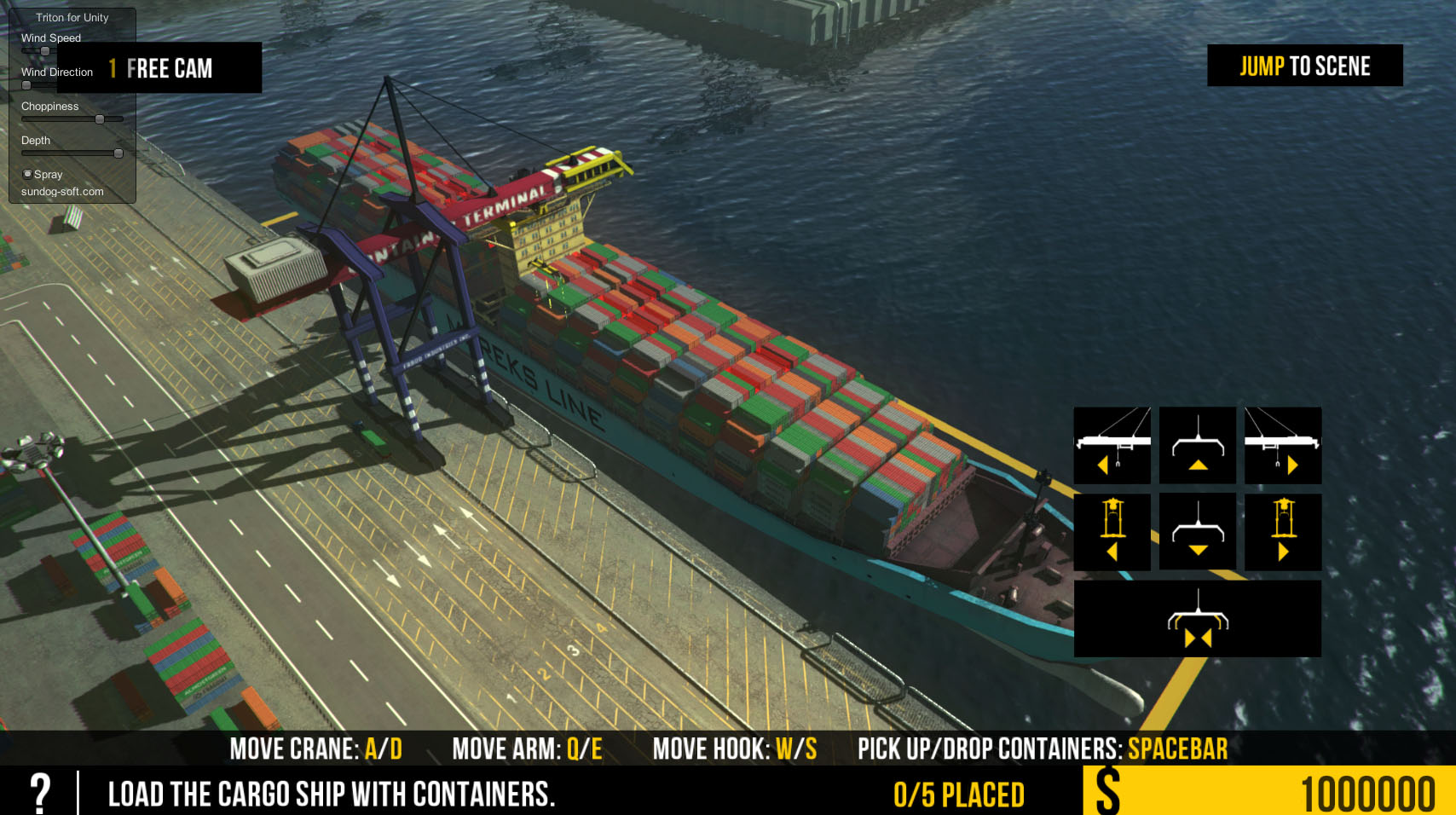Click the move crane left icon
Viewport: 1456px width, 815px height.
point(1112,532)
